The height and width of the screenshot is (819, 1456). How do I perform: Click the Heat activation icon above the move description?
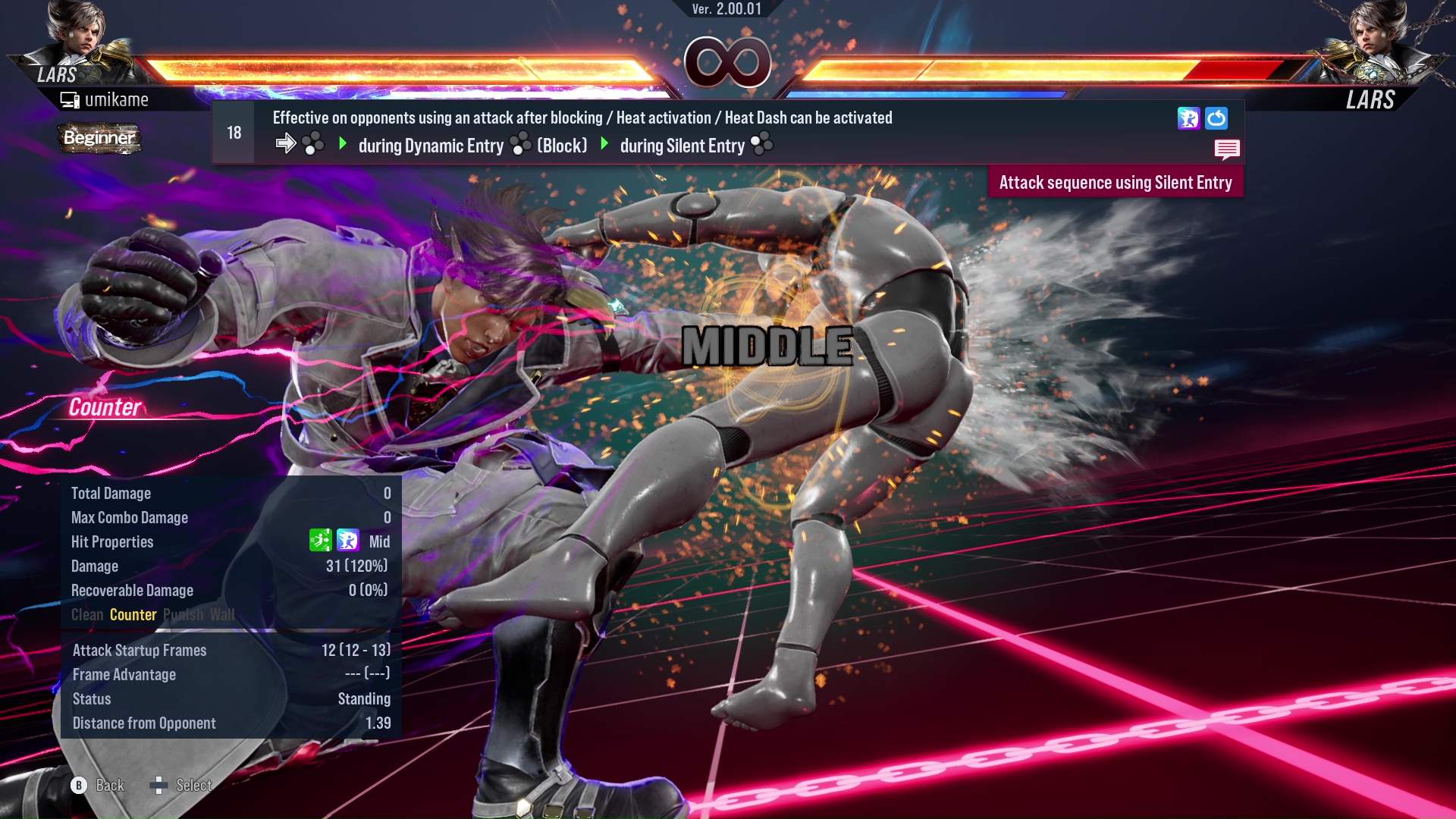click(x=1188, y=118)
